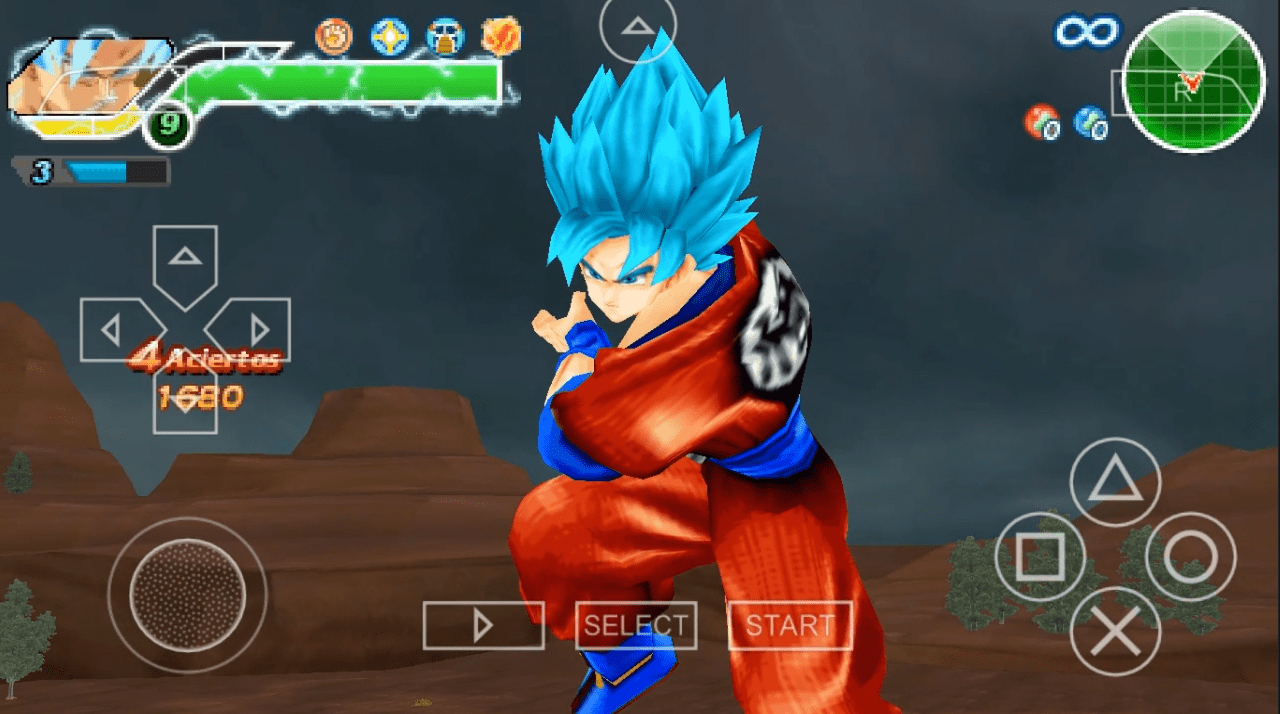Tap the triangle action button
Screen dimensions: 1280x714
[1115, 483]
